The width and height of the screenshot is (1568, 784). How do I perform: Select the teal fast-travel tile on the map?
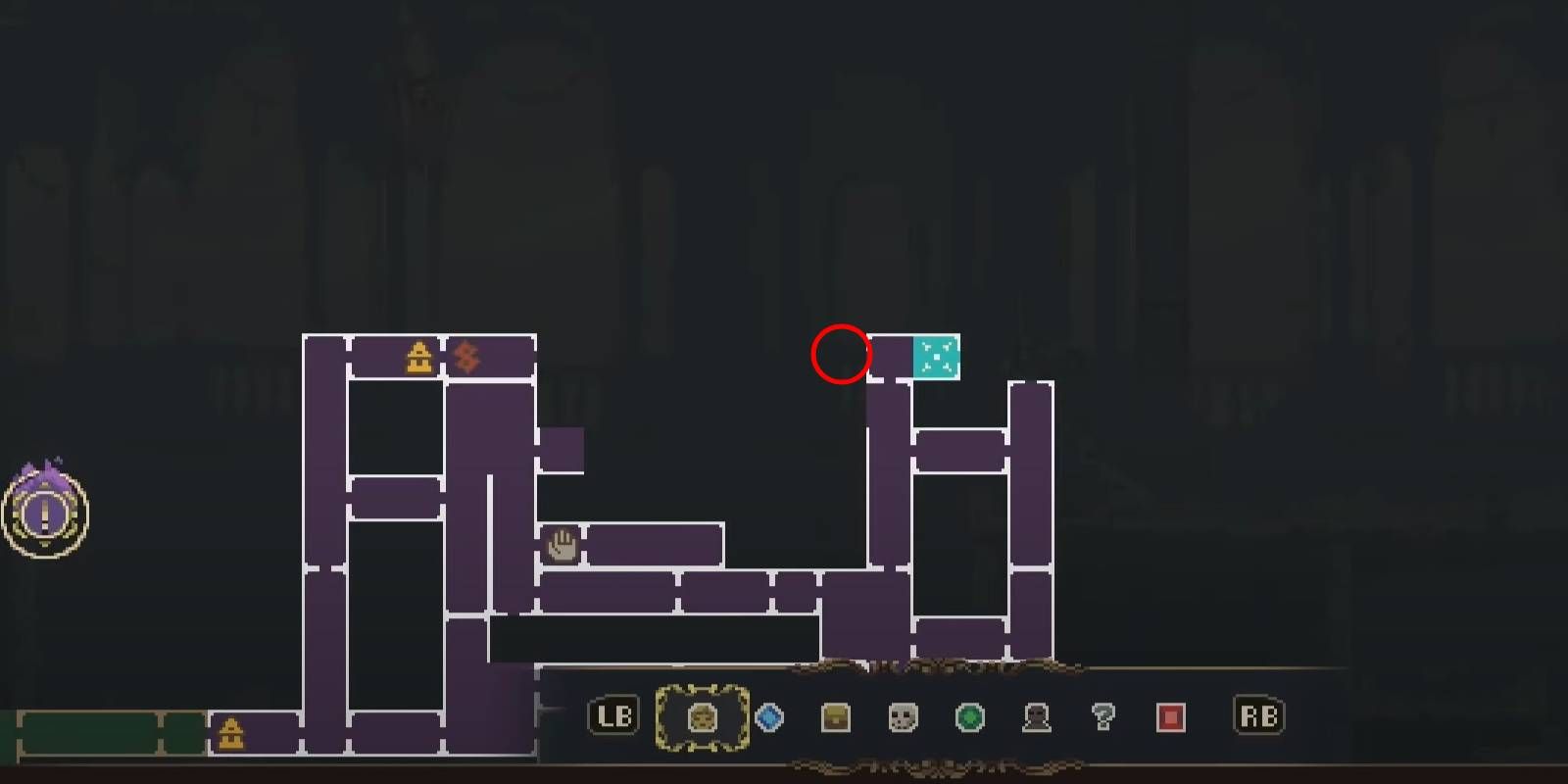[936, 357]
